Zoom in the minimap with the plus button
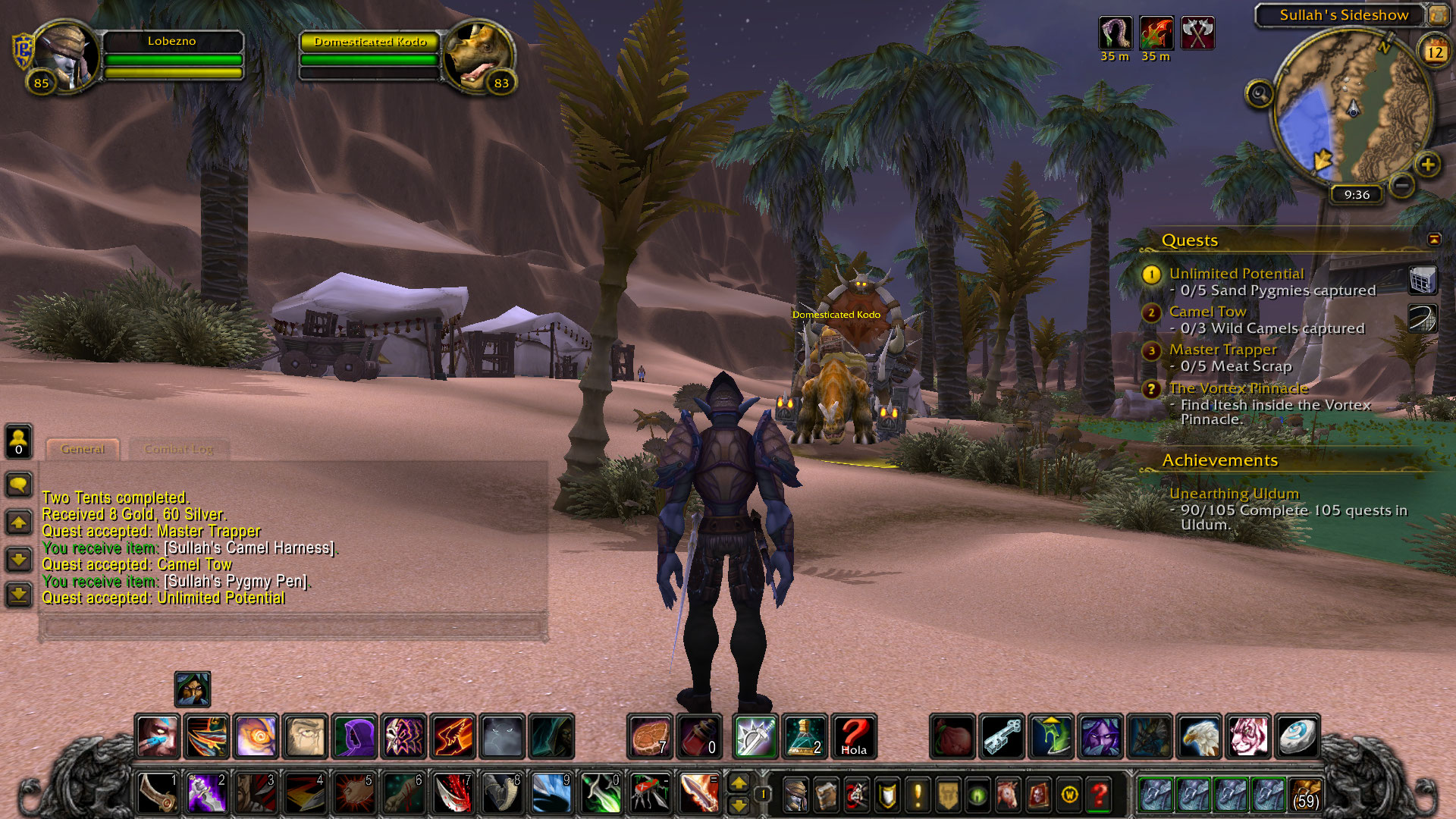This screenshot has width=1456, height=819. [x=1427, y=165]
